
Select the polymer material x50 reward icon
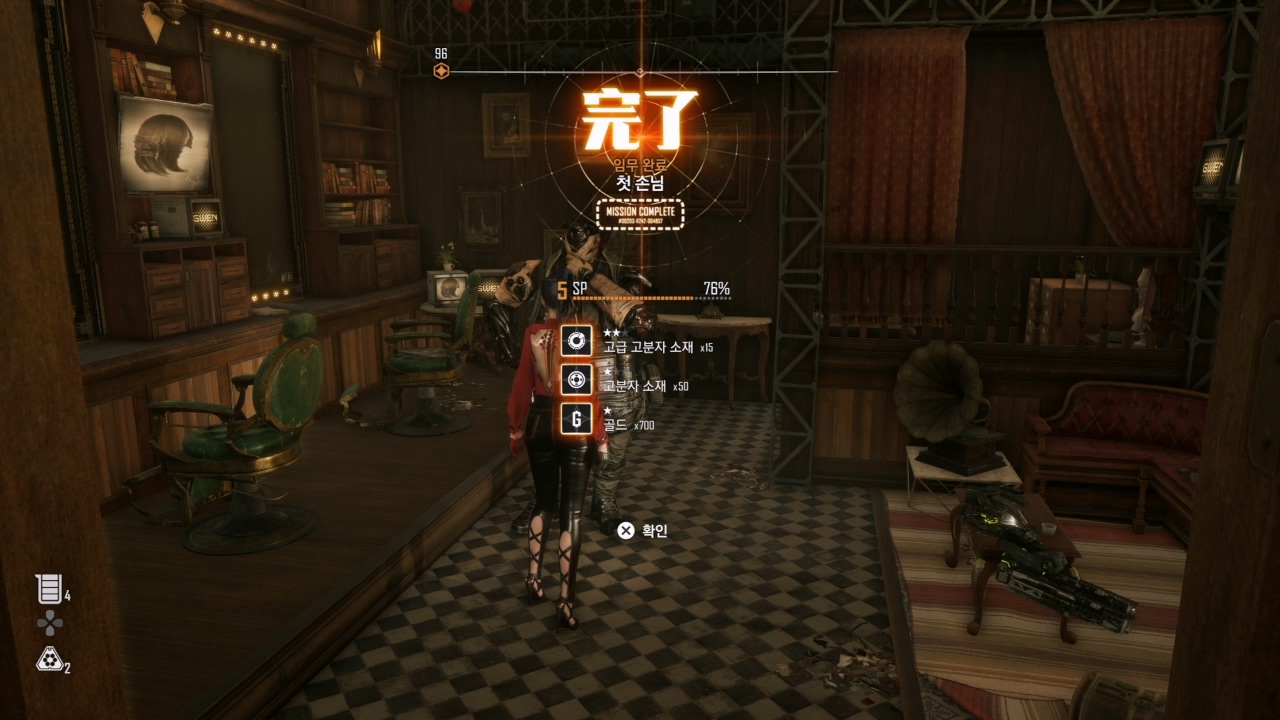575,379
